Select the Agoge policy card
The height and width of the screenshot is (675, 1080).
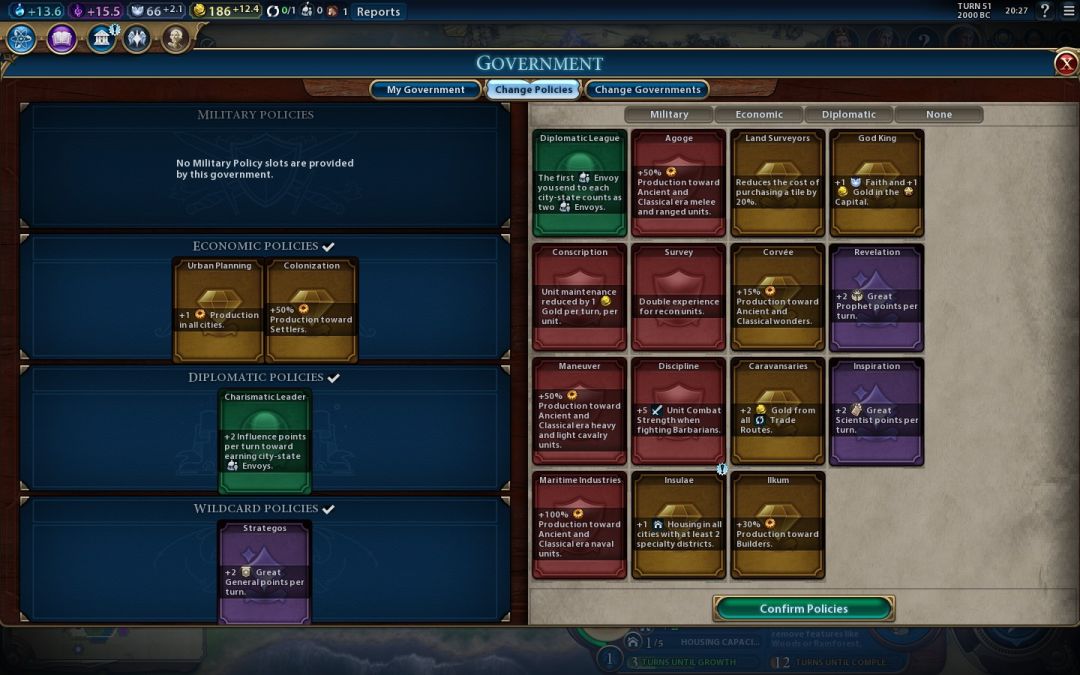[679, 183]
